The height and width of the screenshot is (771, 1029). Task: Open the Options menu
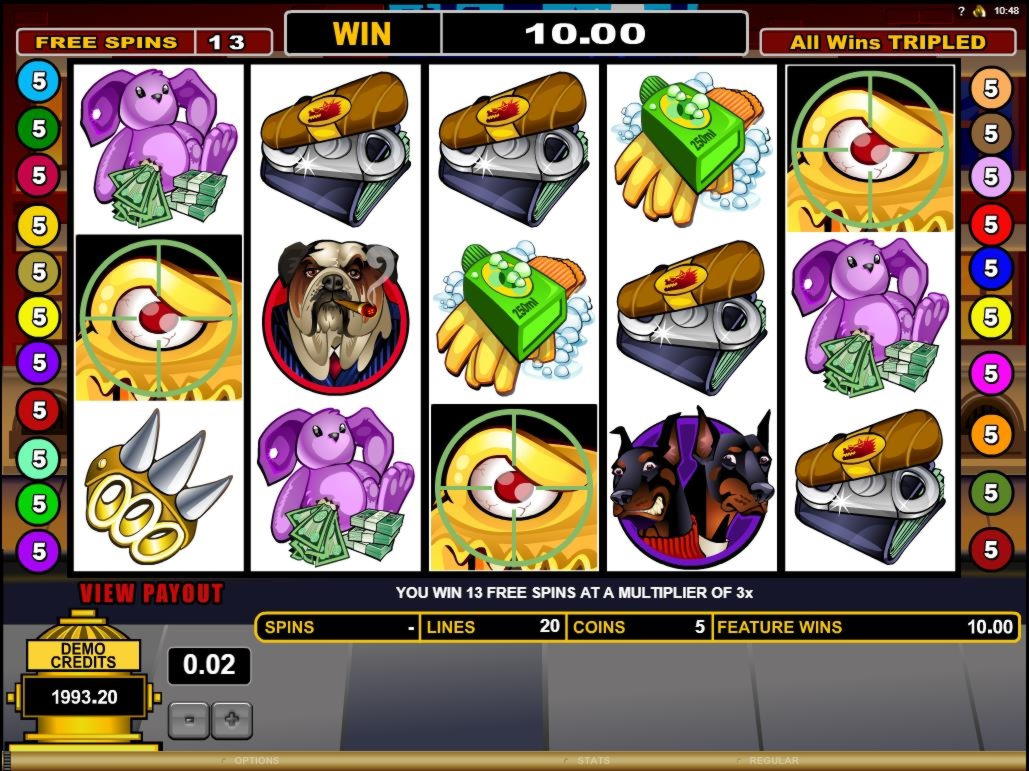256,761
